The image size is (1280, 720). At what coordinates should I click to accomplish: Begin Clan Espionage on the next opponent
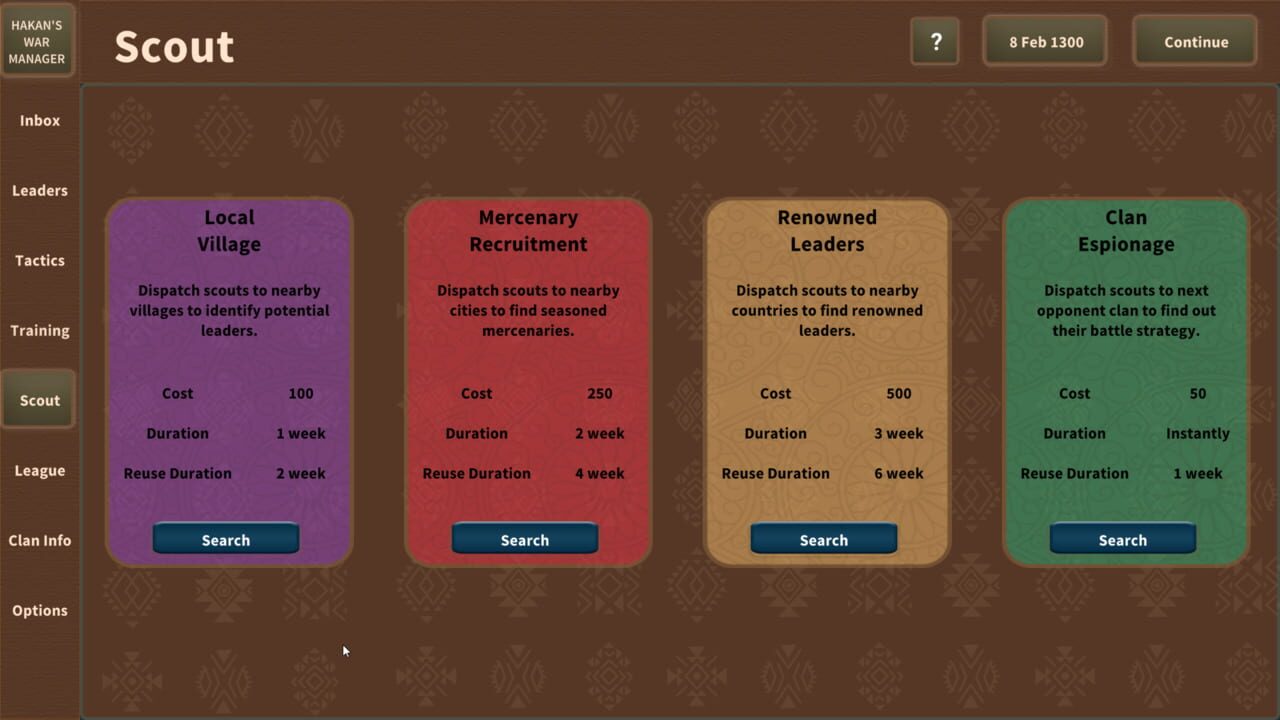pos(1122,539)
